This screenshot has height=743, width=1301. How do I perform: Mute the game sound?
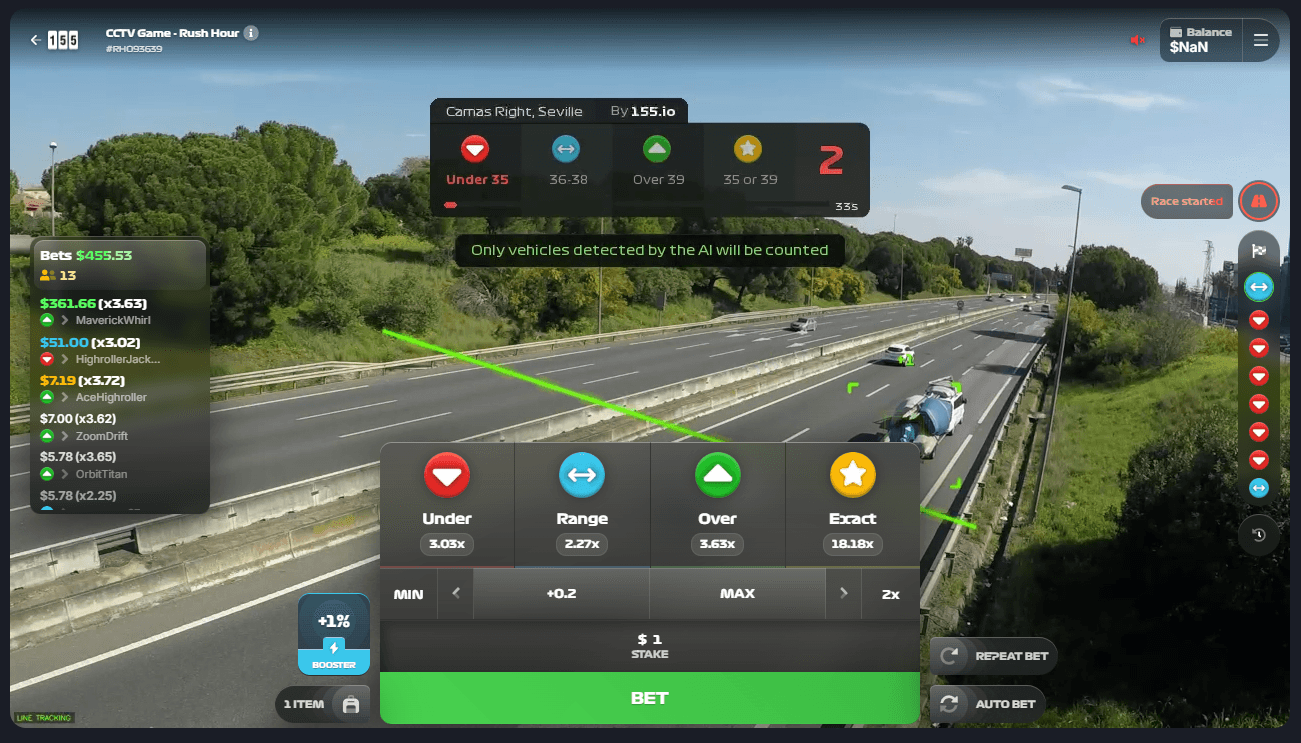point(1138,40)
